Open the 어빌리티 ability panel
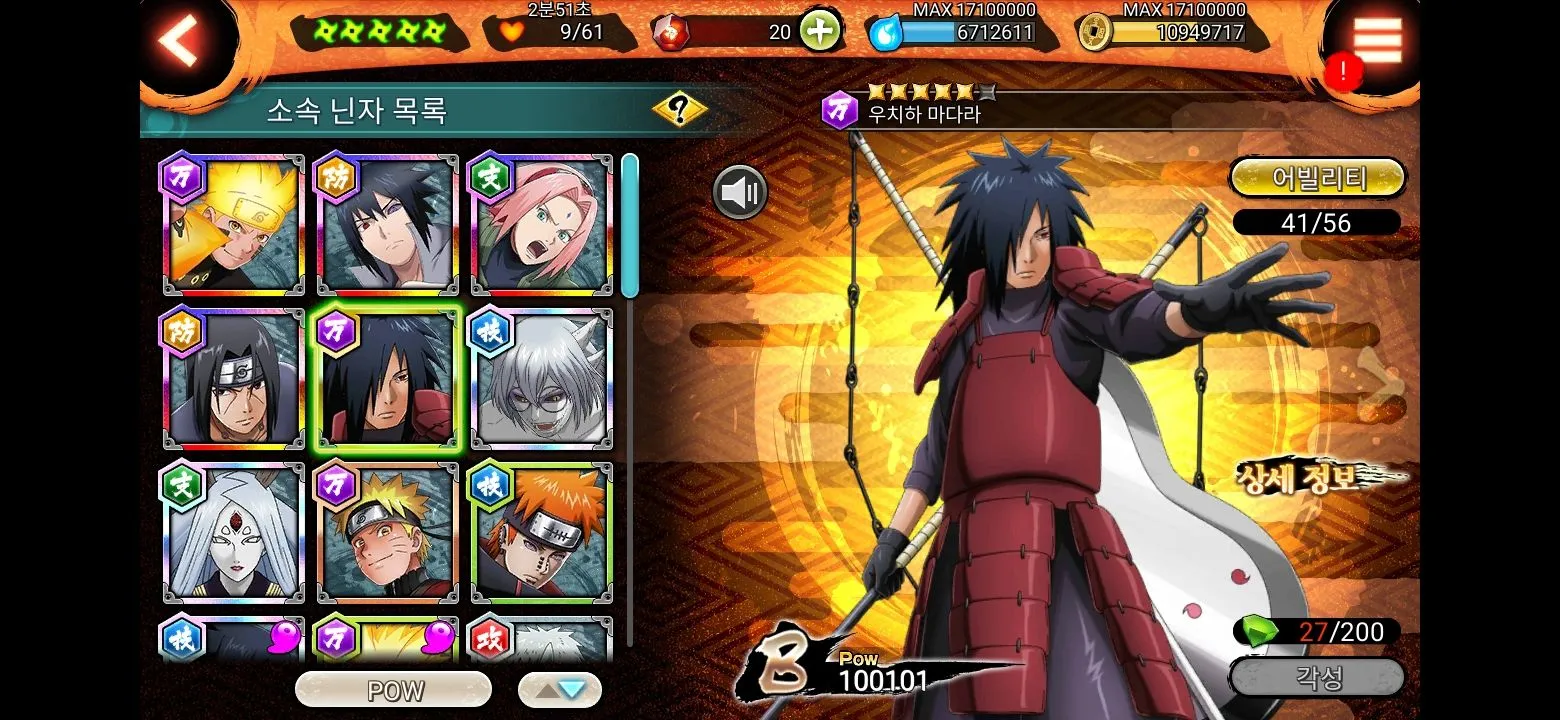Viewport: 1560px width, 720px height. (1318, 178)
